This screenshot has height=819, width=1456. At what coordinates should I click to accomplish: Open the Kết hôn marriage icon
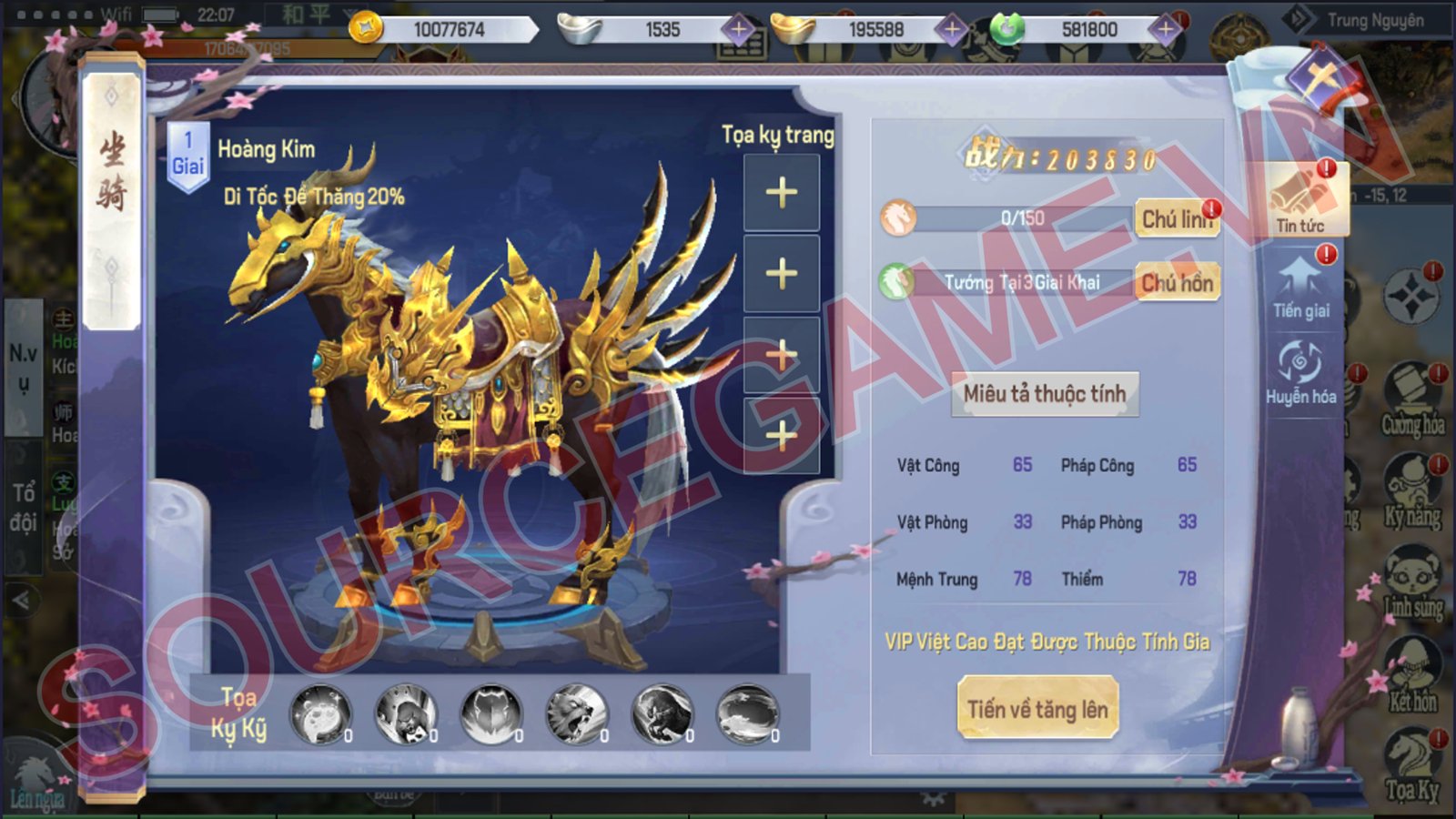(1411, 673)
